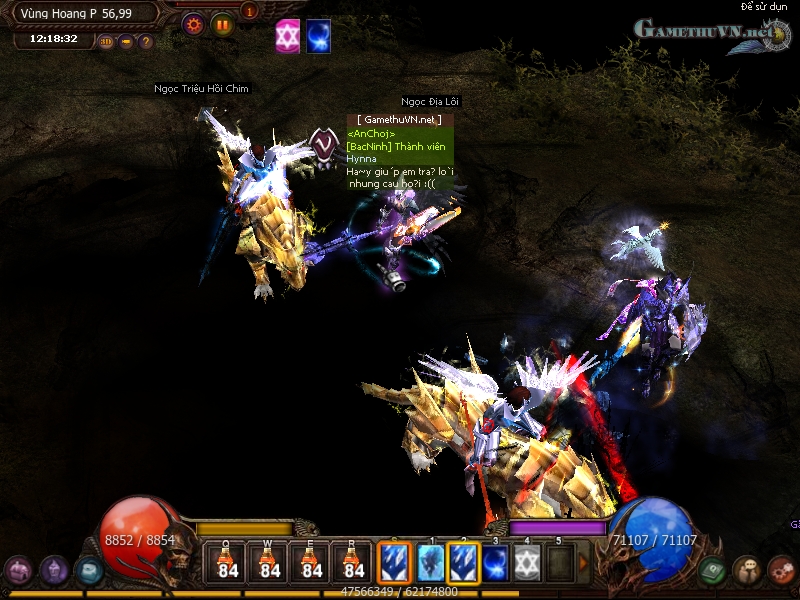Activate the white hexagram skill slot 4
The width and height of the screenshot is (800, 600).
pos(528,562)
